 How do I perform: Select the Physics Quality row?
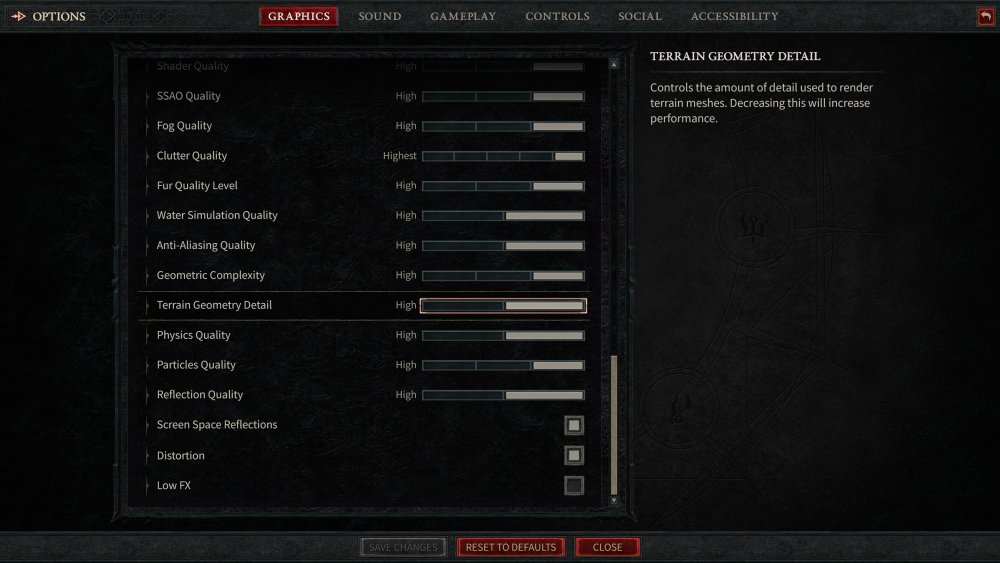pos(194,335)
